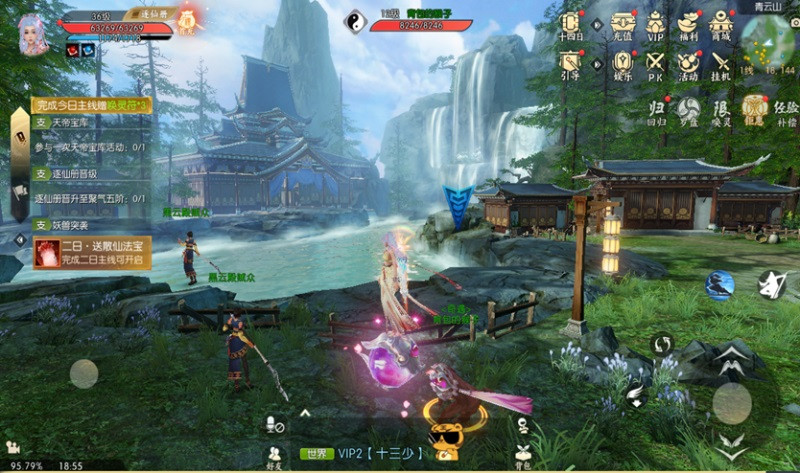800x473 pixels.
Task: Open the 十四日 fourteen-day event icon
Action: click(x=571, y=24)
